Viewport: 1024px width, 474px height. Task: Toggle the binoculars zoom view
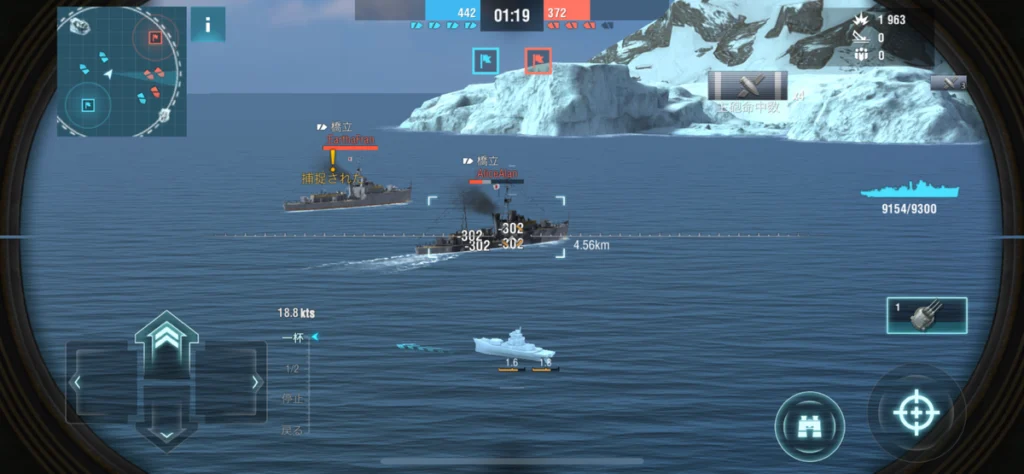tap(809, 426)
